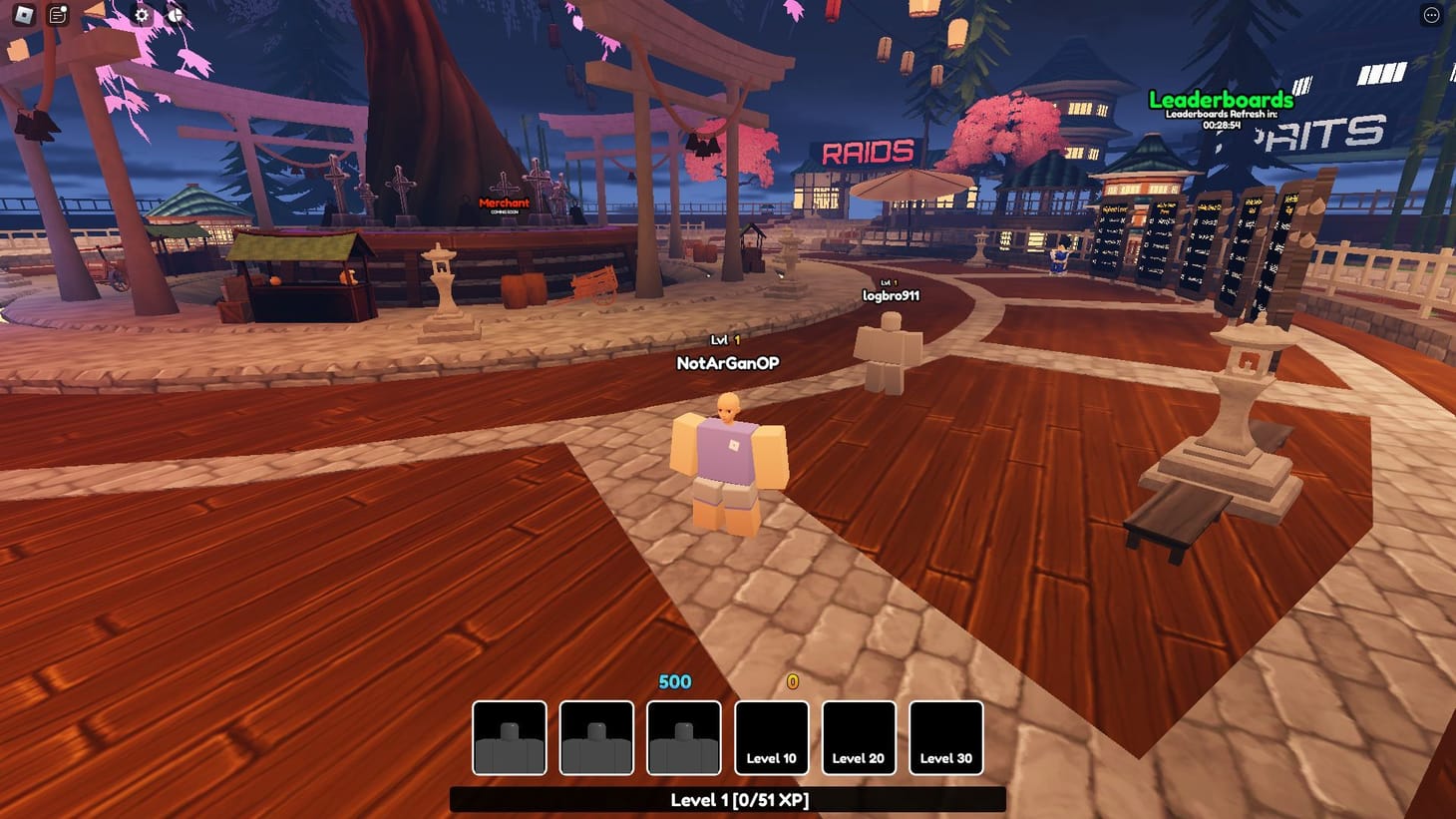This screenshot has width=1456, height=819.
Task: Click the gold coin counter showing 0
Action: click(792, 682)
